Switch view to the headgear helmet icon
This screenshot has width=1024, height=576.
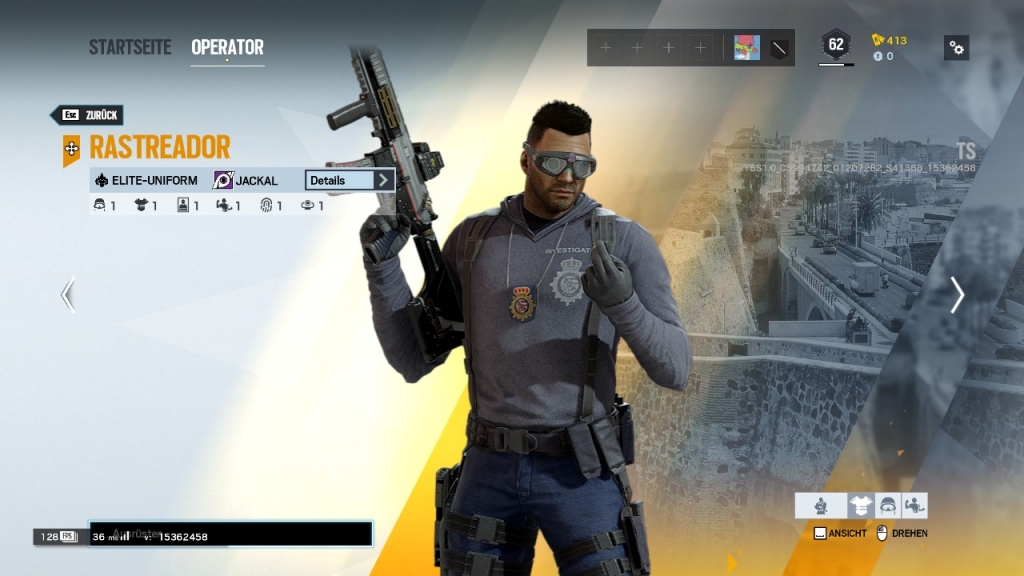[887, 506]
